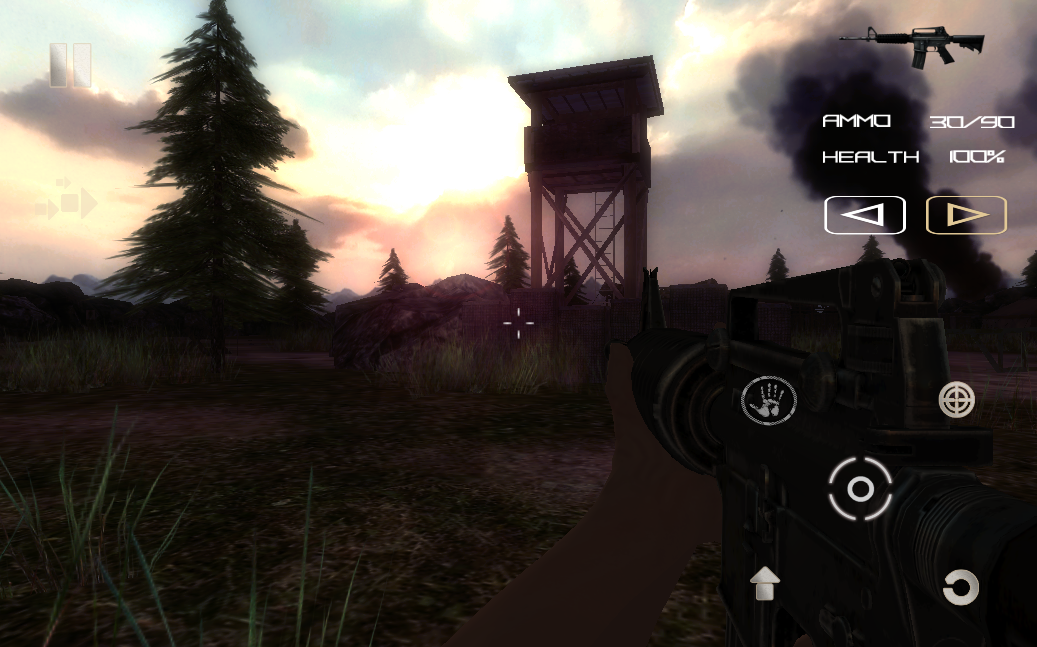
Task: Jump using the up arrow icon
Action: (x=765, y=583)
